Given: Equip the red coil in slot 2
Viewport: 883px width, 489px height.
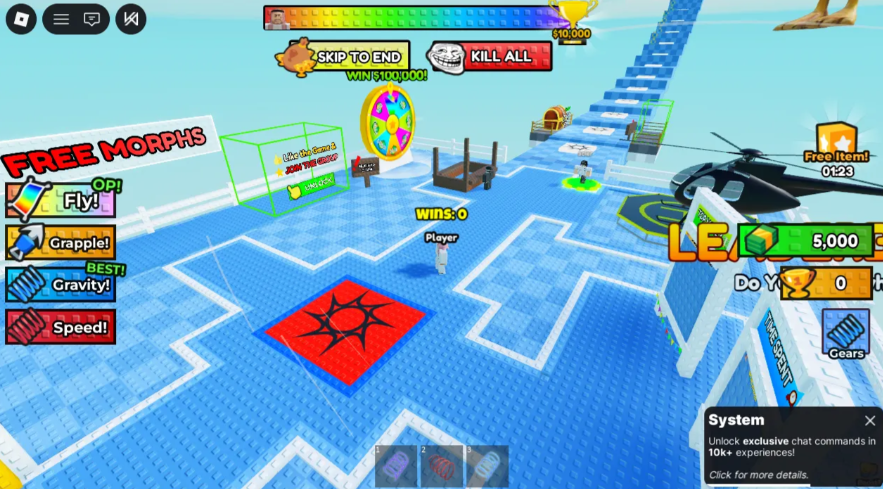Looking at the screenshot, I should coord(442,466).
